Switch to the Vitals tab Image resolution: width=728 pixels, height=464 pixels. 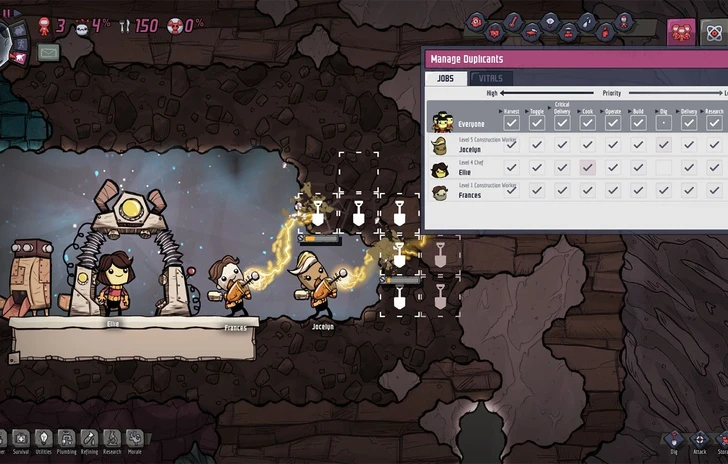coord(491,78)
